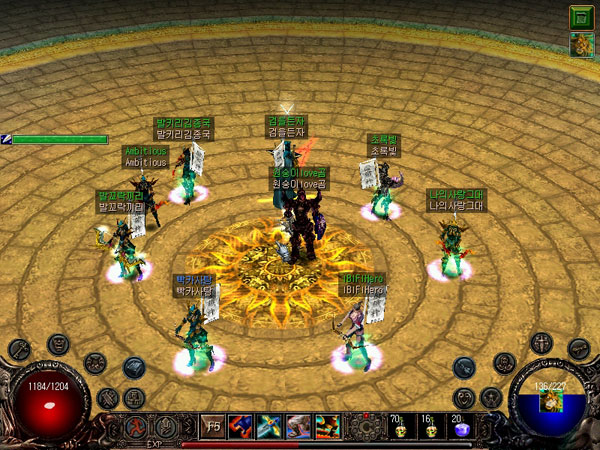Toggle the red running figure button
Image resolution: width=600 pixels, height=450 pixels.
132,426
